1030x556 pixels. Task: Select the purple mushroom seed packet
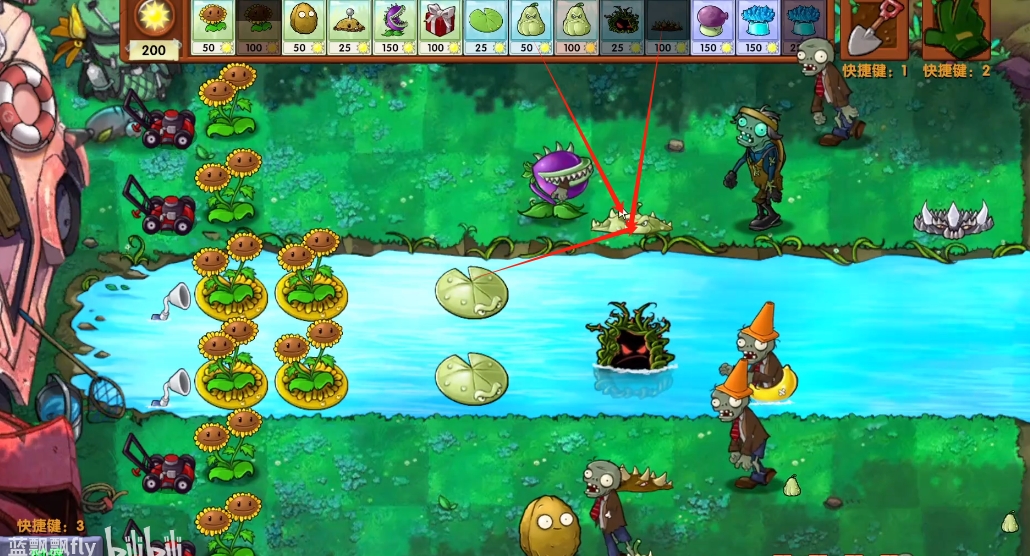(714, 27)
